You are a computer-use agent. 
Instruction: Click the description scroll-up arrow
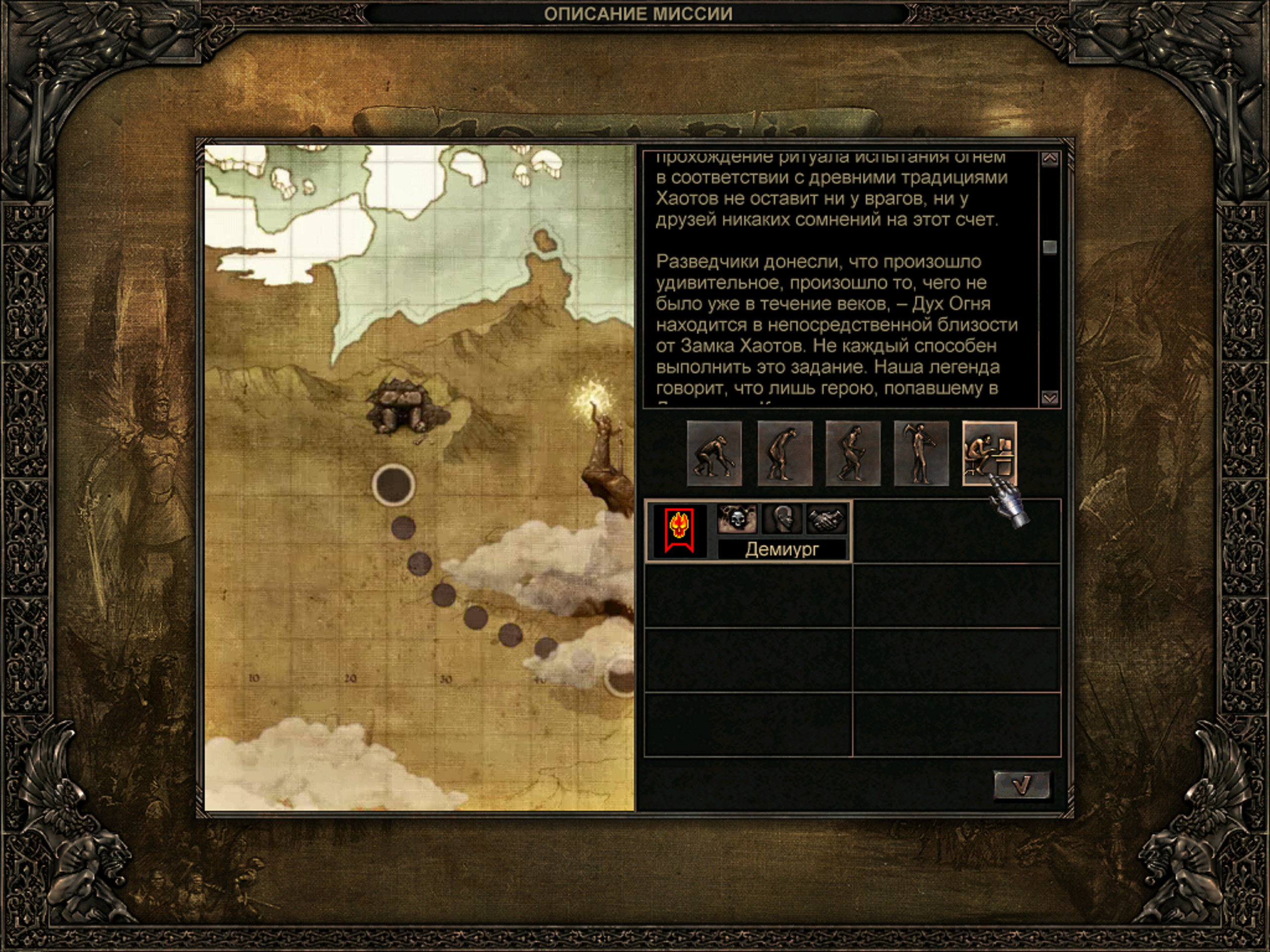coord(1050,160)
